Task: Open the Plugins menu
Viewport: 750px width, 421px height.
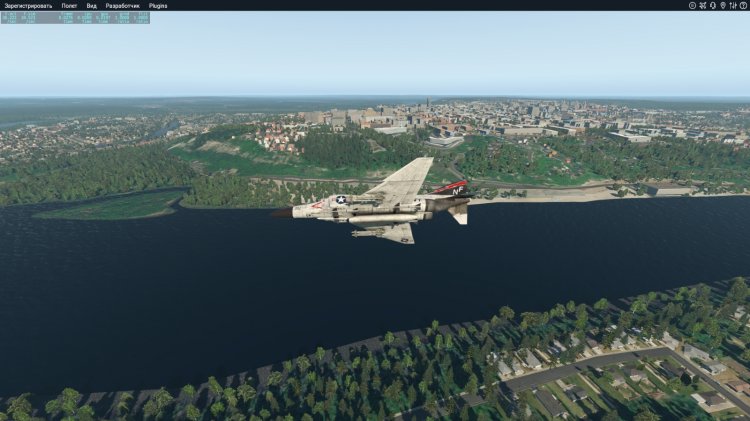Action: pyautogui.click(x=158, y=5)
